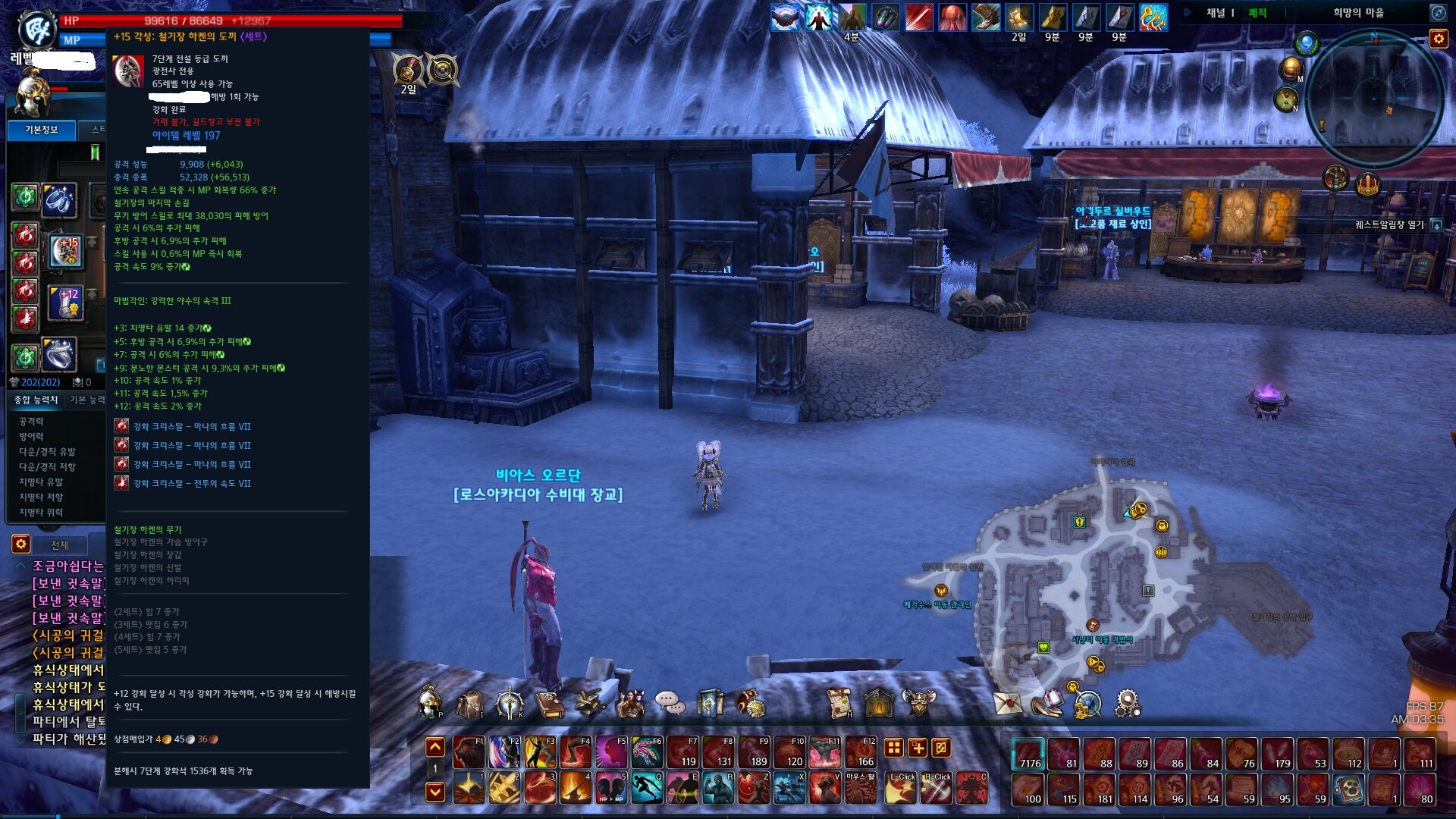Screen dimensions: 1456x819
Task: Select the +15 axe equipment slot
Action: point(66,252)
